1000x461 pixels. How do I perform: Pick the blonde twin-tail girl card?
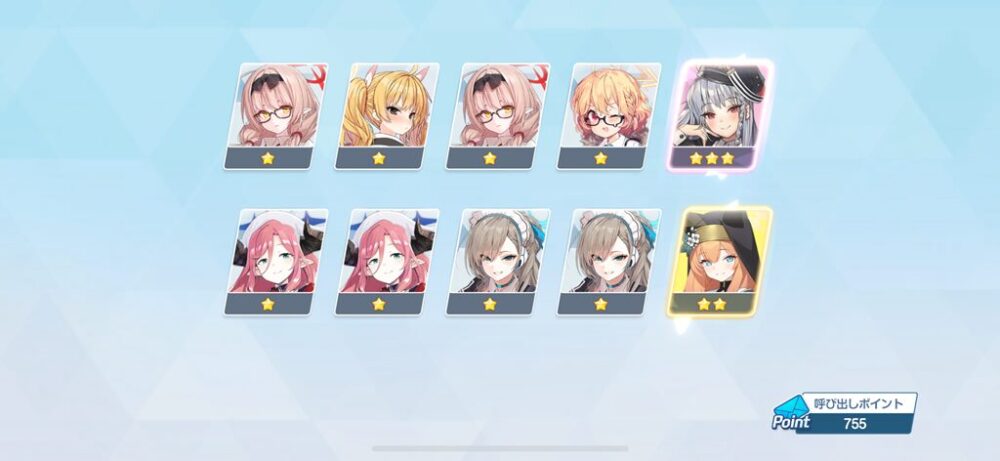point(385,115)
